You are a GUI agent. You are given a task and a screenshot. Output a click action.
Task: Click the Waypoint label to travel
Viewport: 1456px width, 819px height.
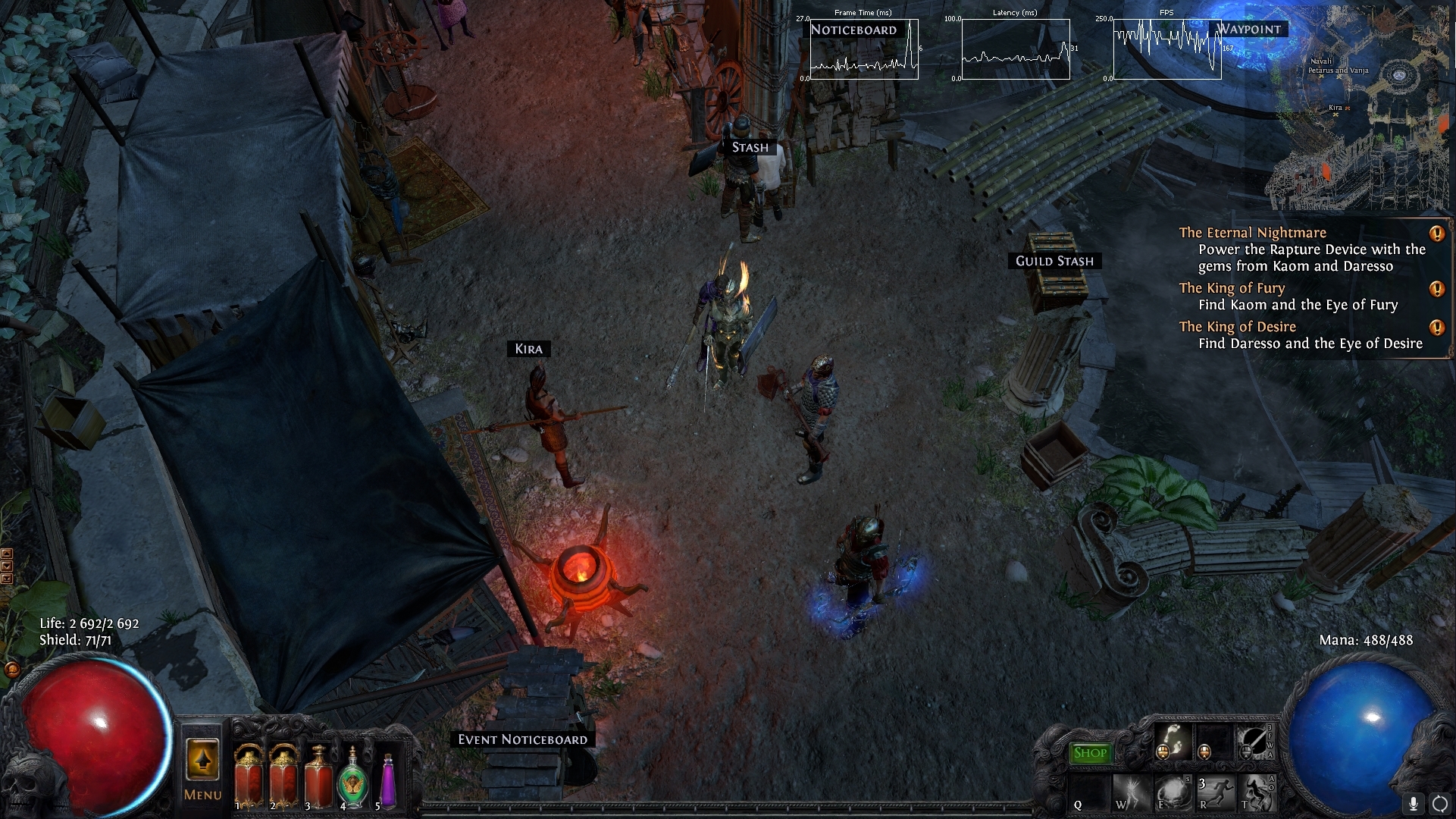click(x=1249, y=29)
